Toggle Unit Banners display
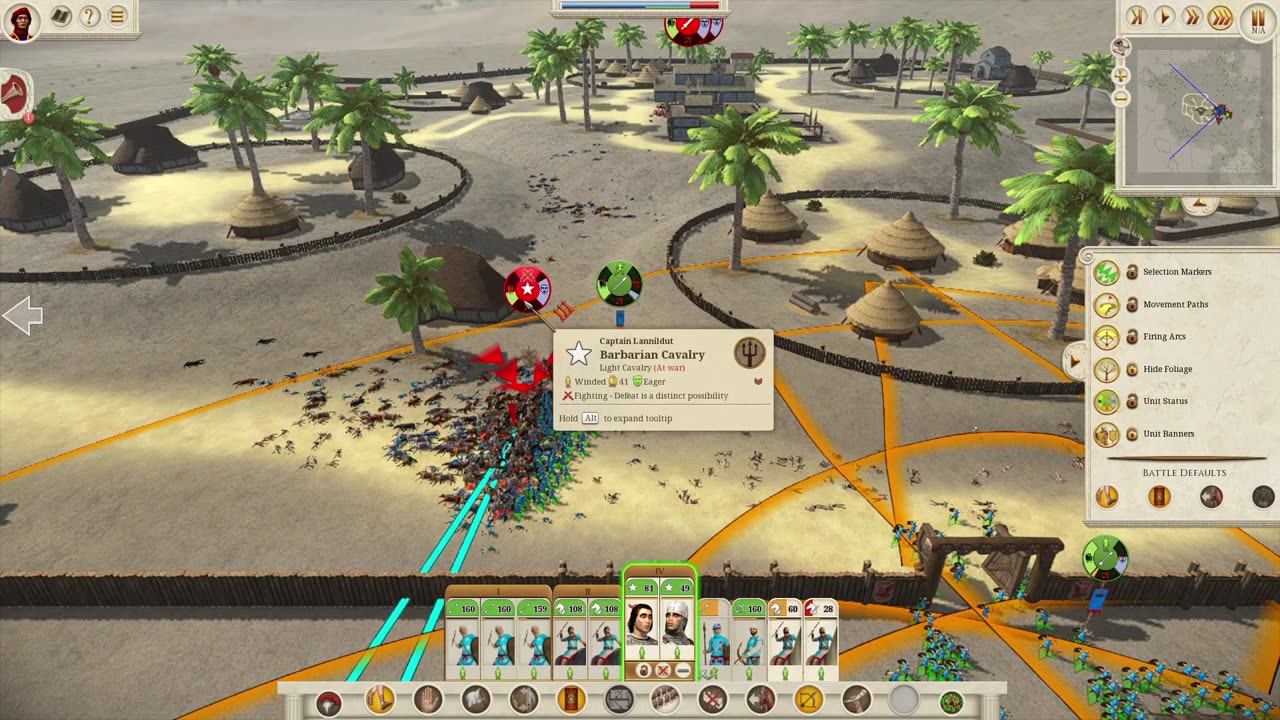The image size is (1280, 720). tap(1106, 434)
